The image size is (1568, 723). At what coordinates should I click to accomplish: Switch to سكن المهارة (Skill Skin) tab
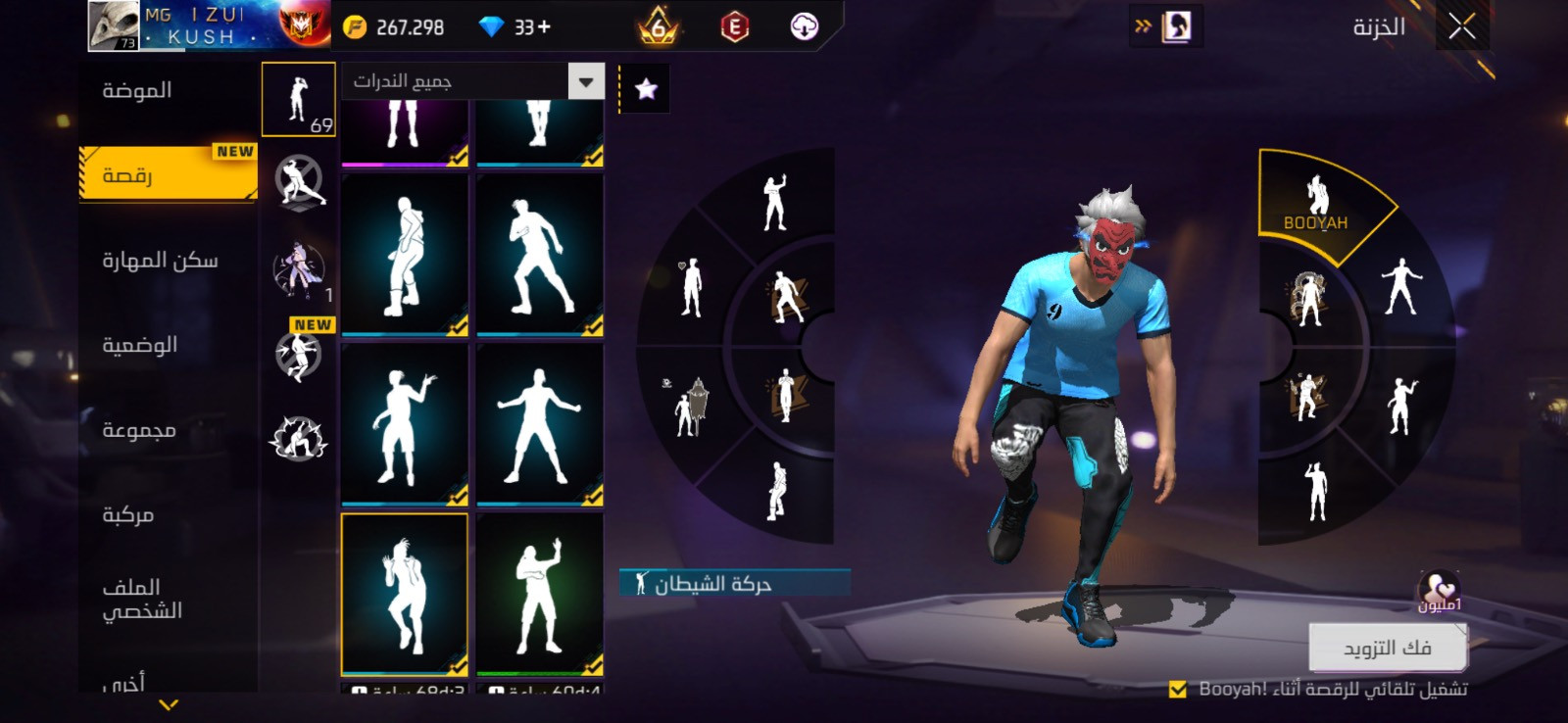click(x=160, y=261)
